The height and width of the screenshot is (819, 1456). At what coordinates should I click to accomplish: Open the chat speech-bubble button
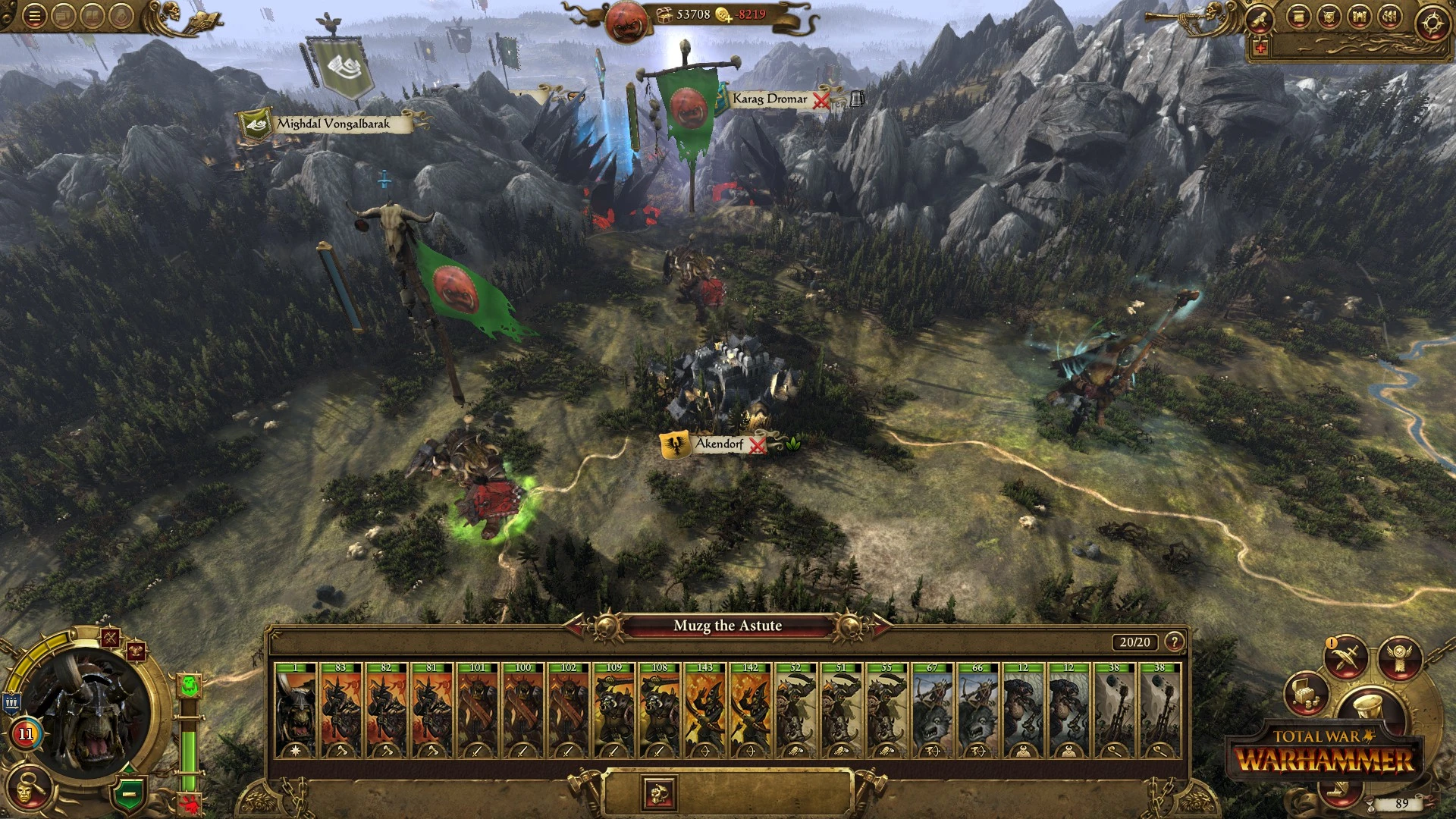click(x=64, y=17)
